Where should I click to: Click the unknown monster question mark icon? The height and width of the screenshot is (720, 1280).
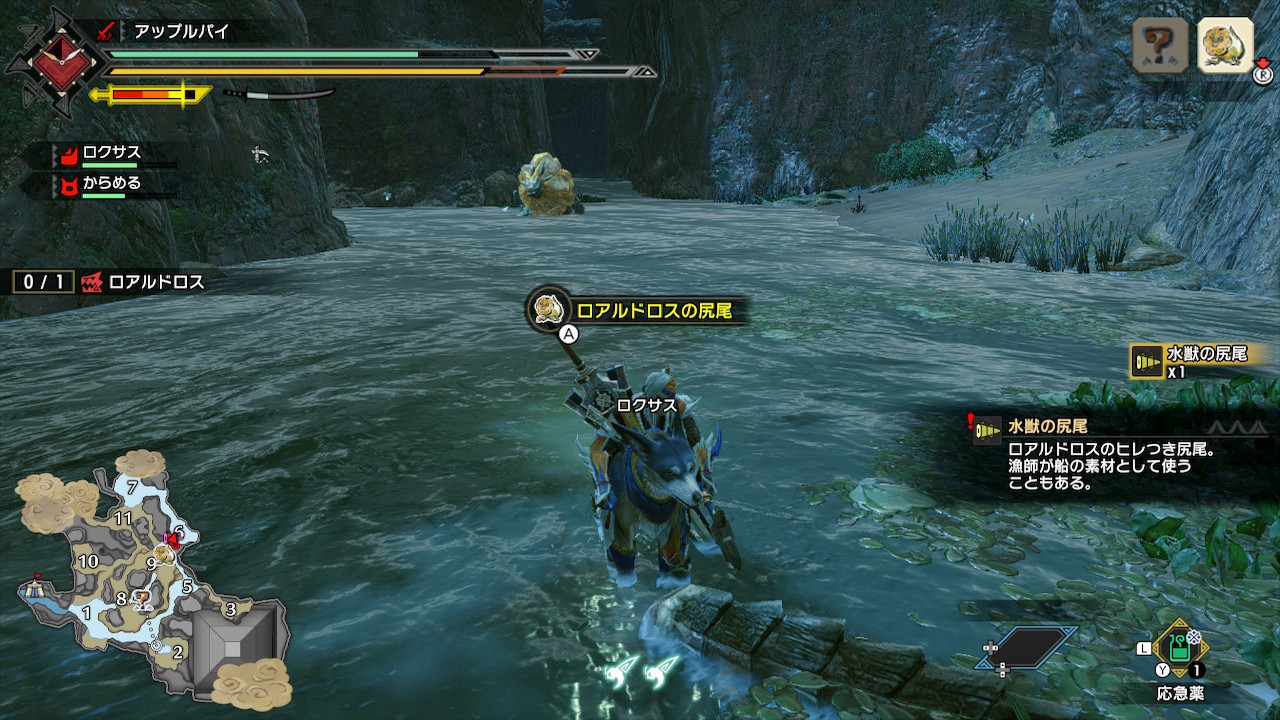coord(1160,45)
